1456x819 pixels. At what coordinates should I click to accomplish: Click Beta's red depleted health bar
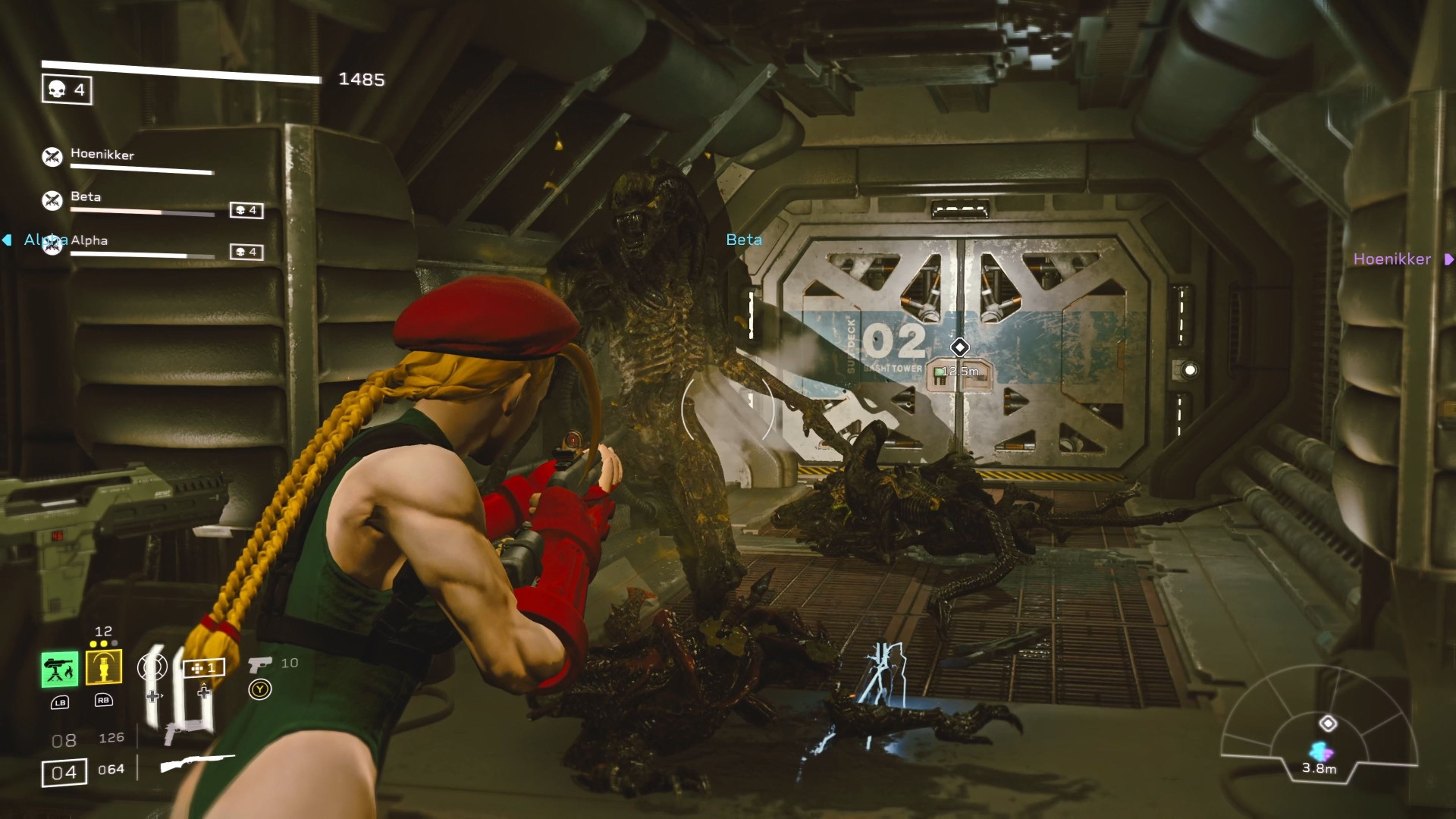pyautogui.click(x=114, y=209)
